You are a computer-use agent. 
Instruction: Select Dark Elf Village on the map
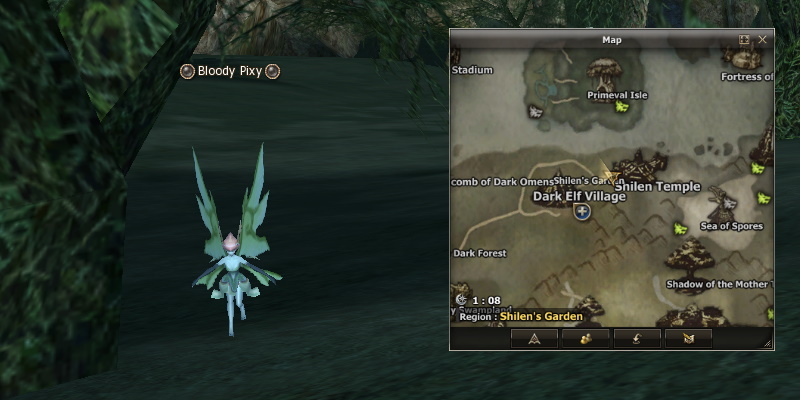tap(579, 196)
